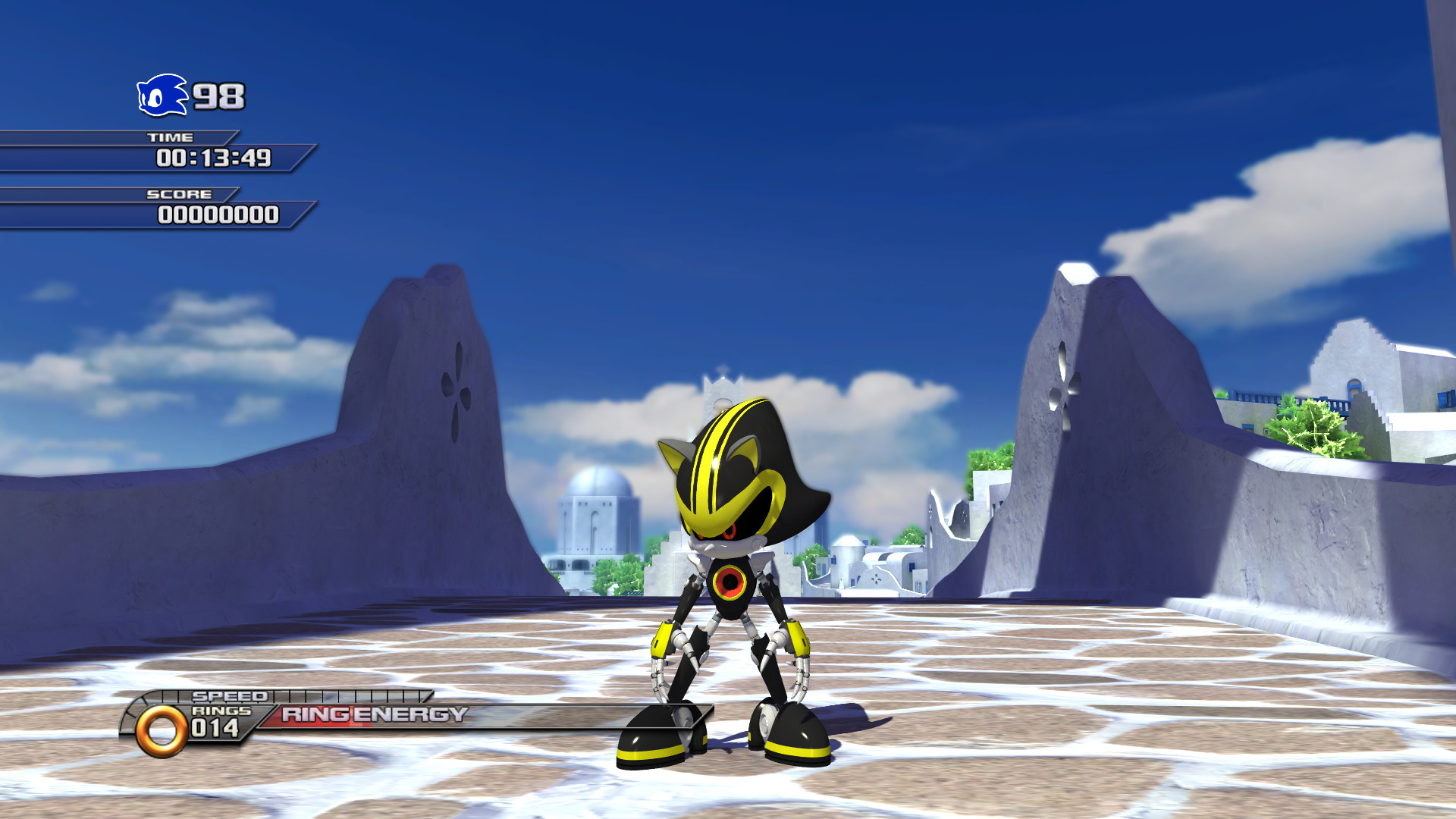Click the timer reading 00:13:49

point(212,158)
